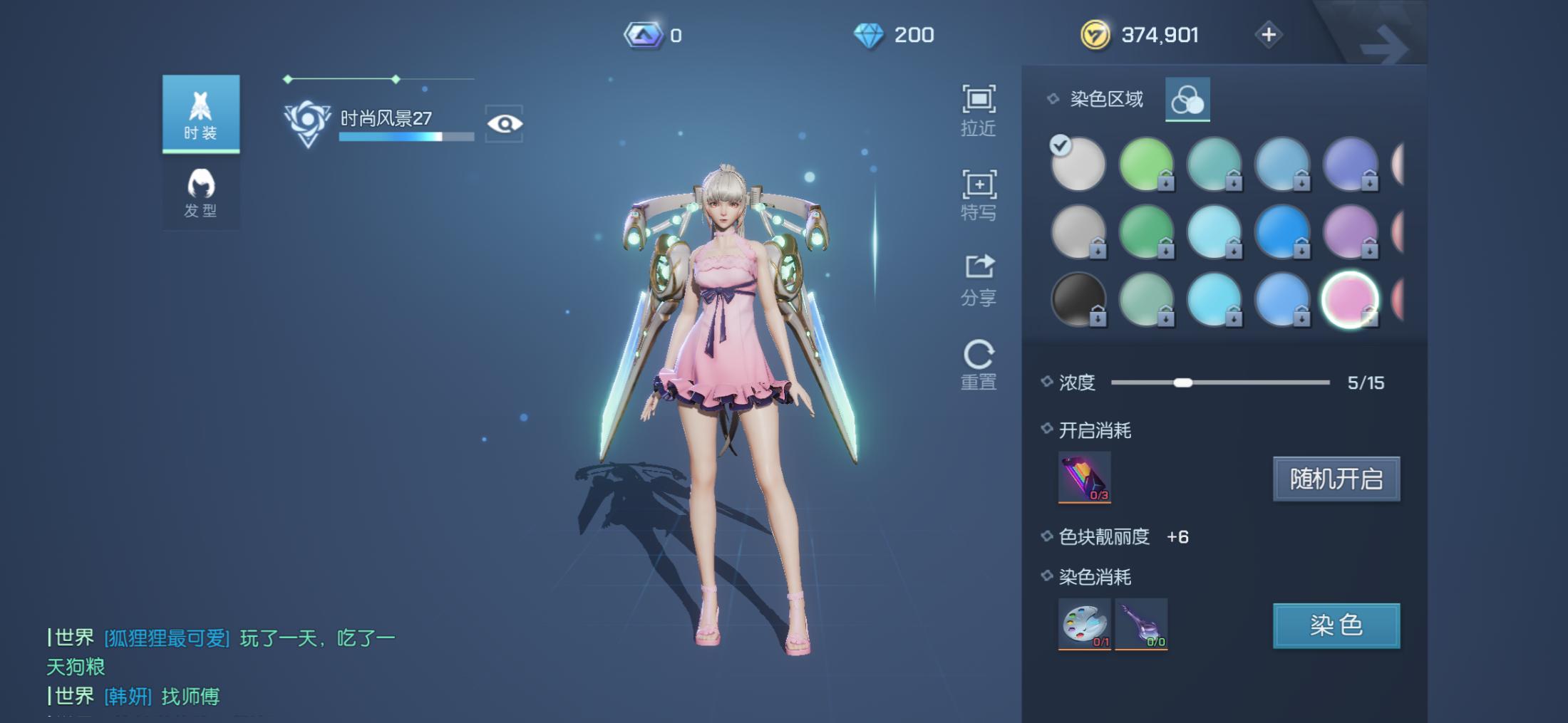Click the + icon next to gold currency
The height and width of the screenshot is (723, 1568).
[x=1268, y=33]
